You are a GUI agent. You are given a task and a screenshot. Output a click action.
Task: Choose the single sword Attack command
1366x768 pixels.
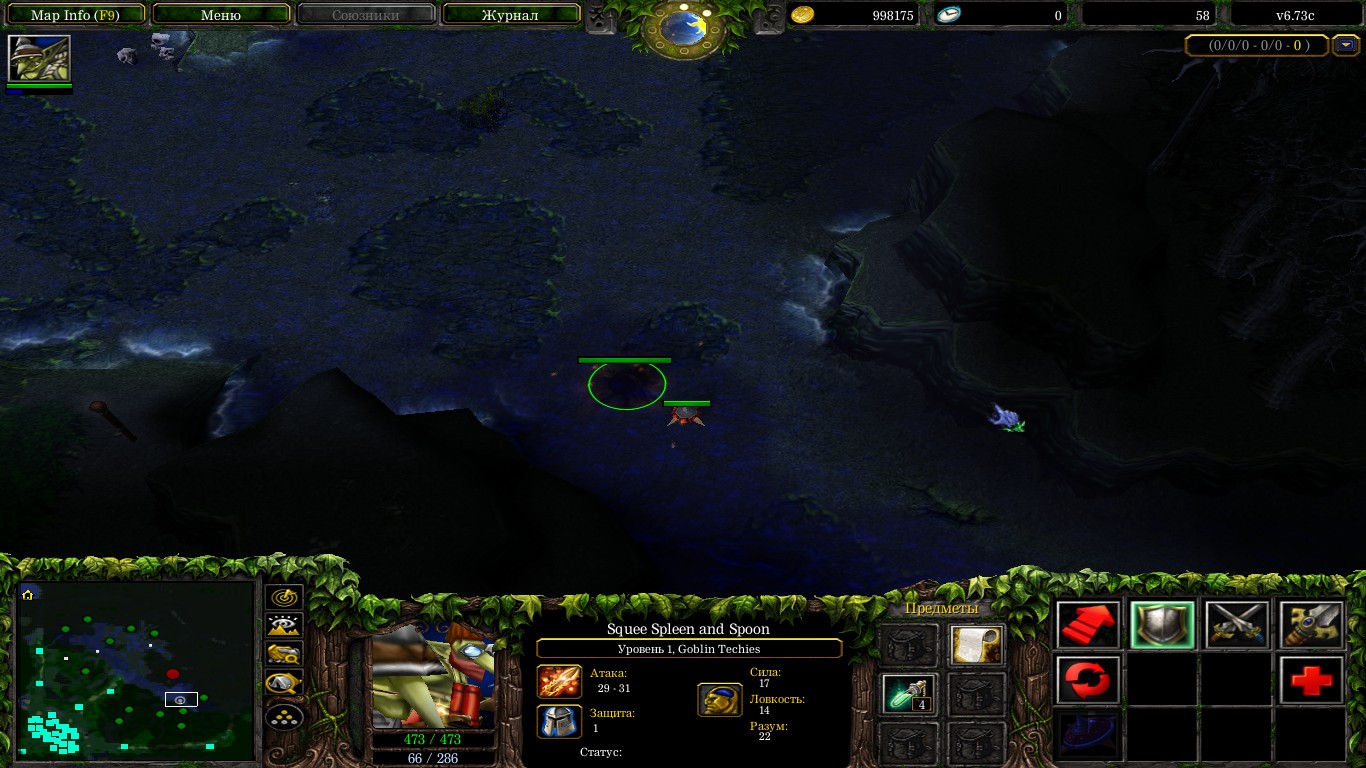coord(1311,626)
